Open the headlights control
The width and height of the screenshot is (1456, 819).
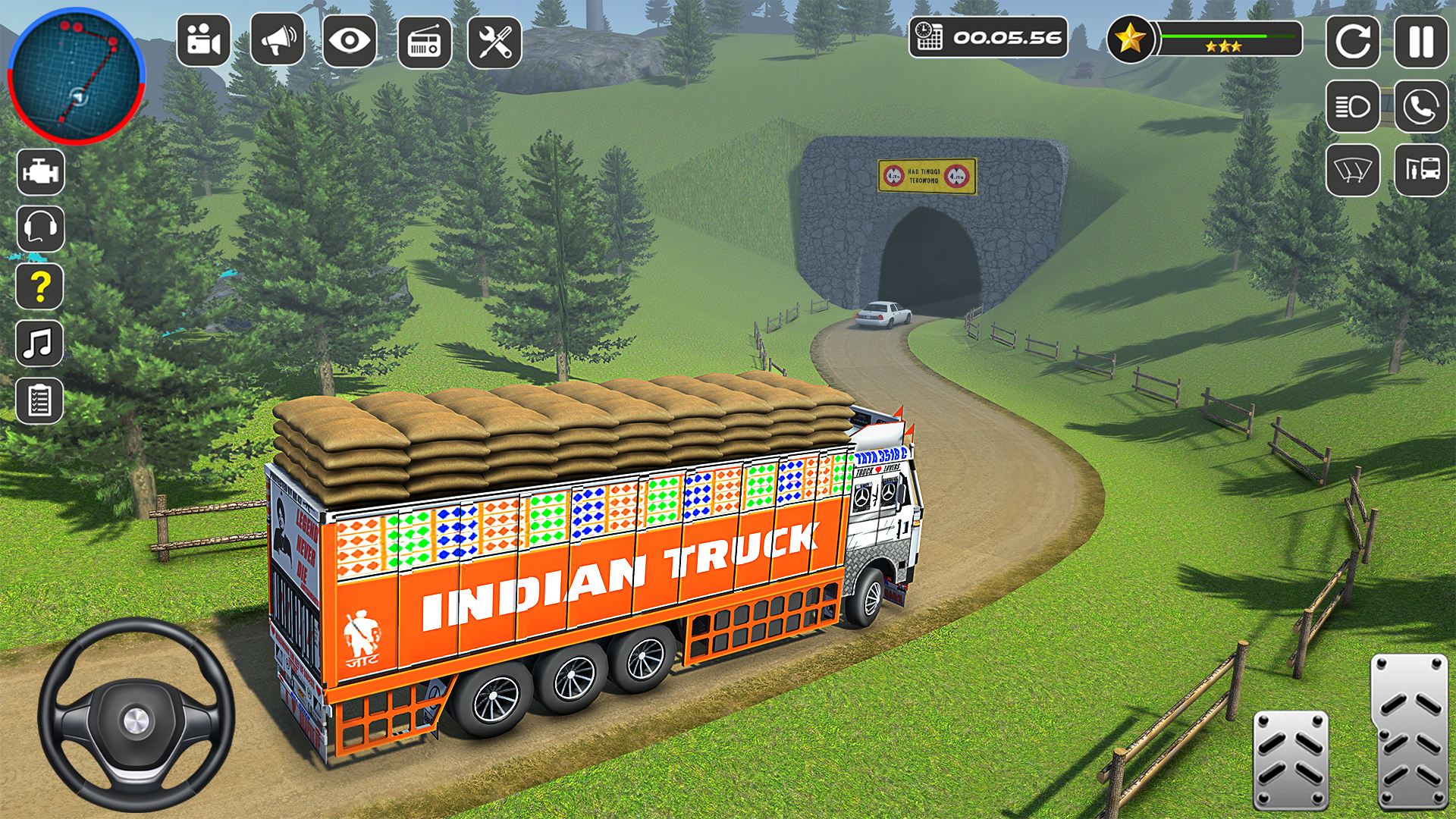pyautogui.click(x=1352, y=105)
